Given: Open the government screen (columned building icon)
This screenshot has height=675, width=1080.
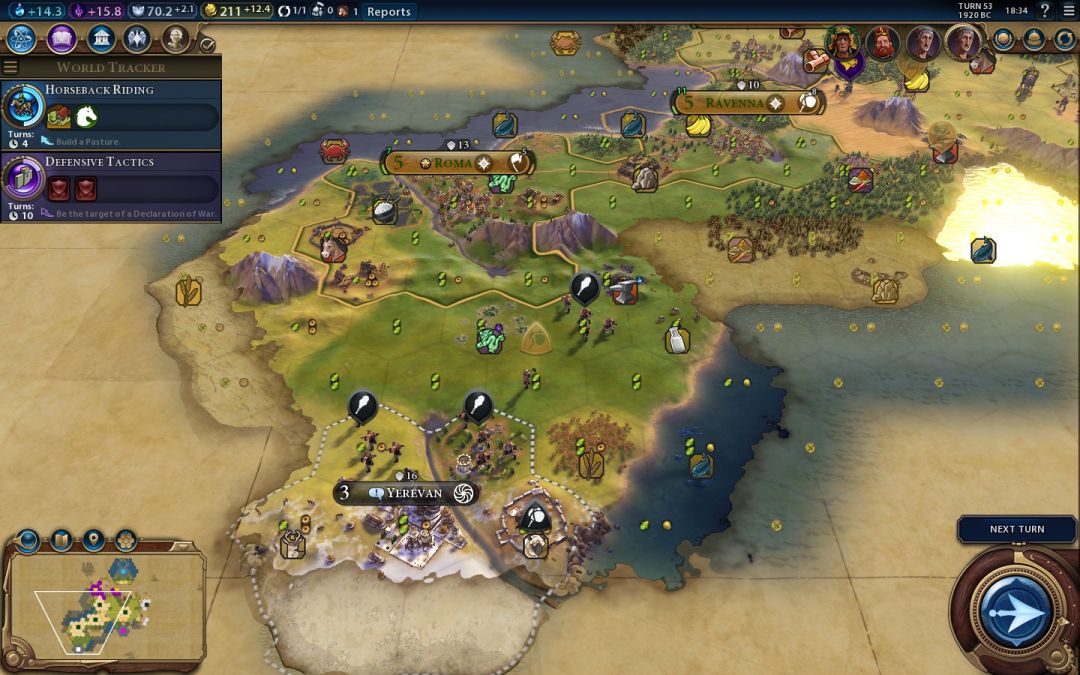Looking at the screenshot, I should tap(100, 39).
